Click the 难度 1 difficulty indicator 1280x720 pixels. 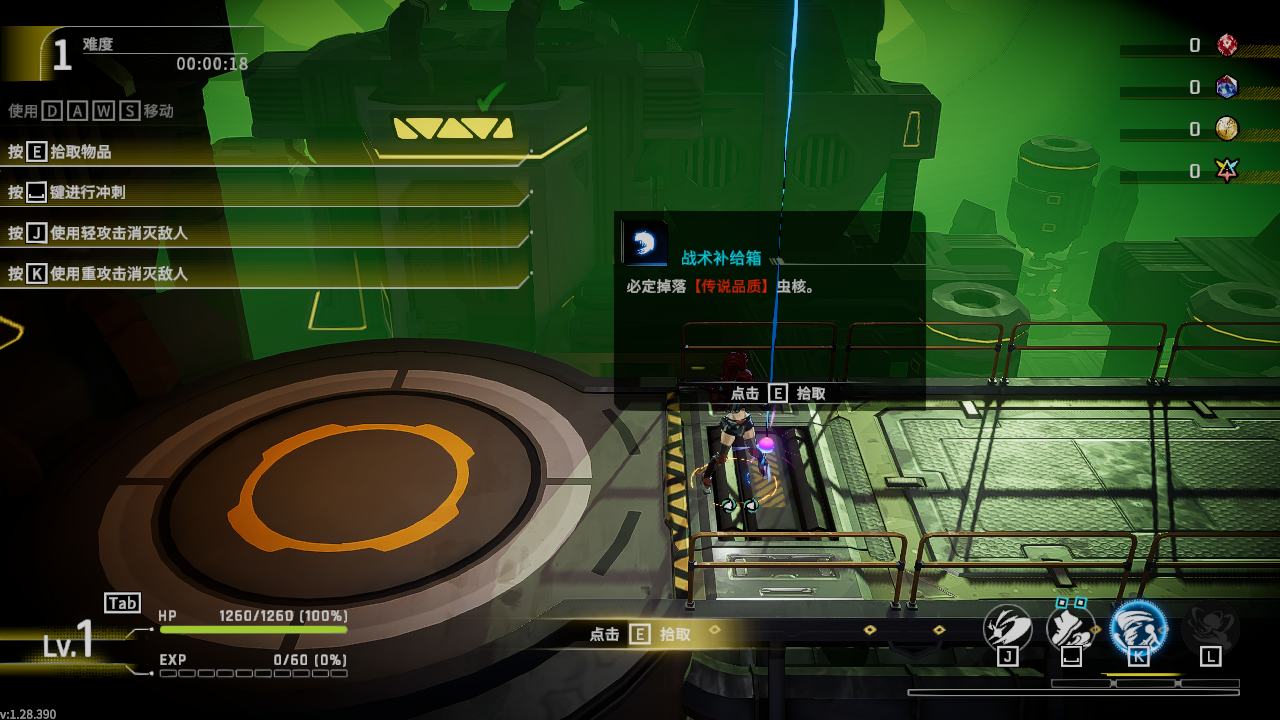62,55
